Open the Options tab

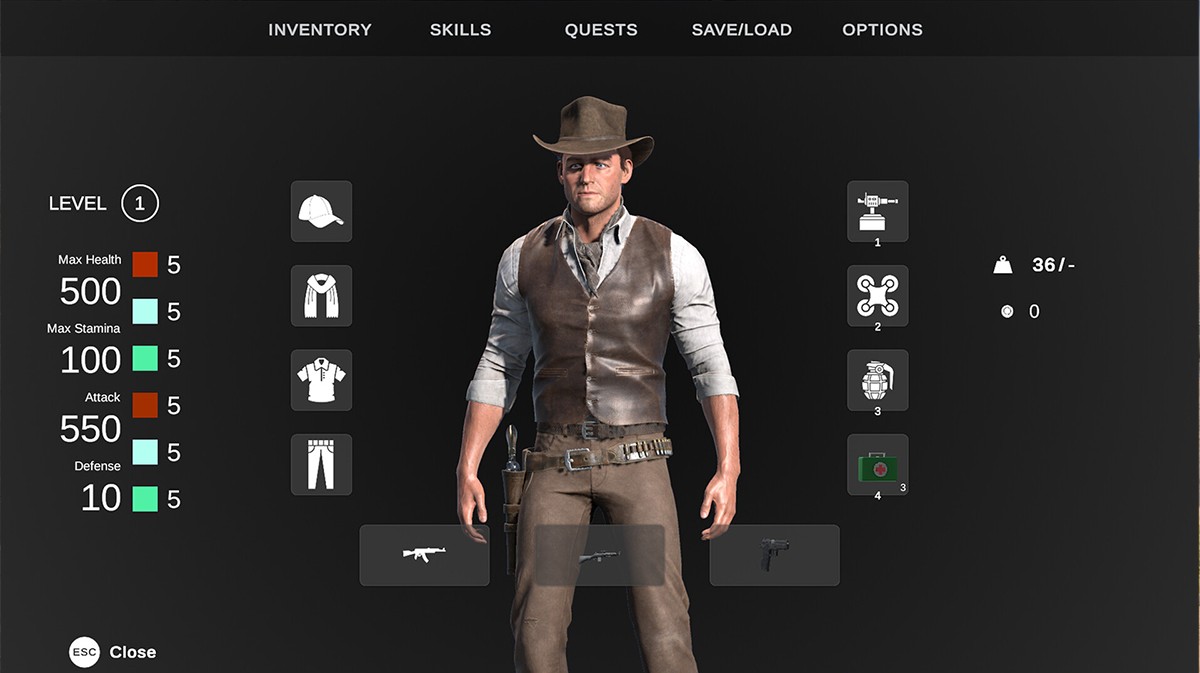pyautogui.click(x=882, y=30)
